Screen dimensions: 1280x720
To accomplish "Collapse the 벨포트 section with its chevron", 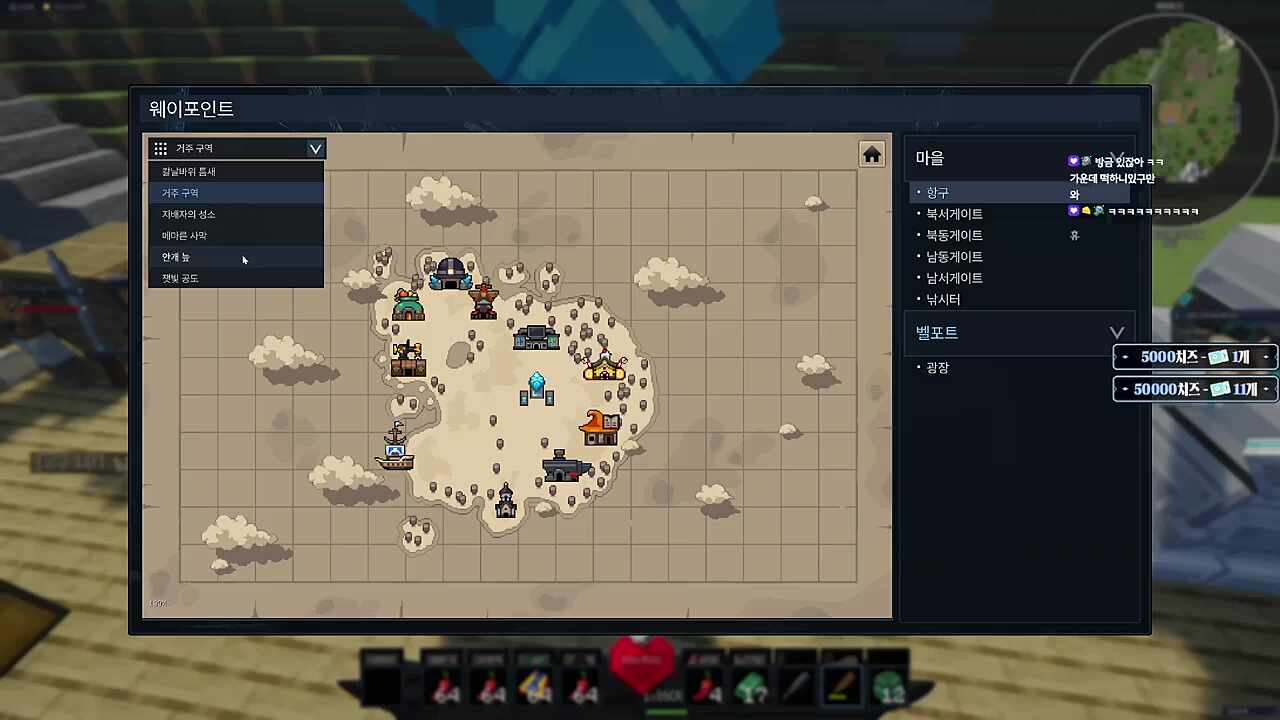I will click(1117, 332).
